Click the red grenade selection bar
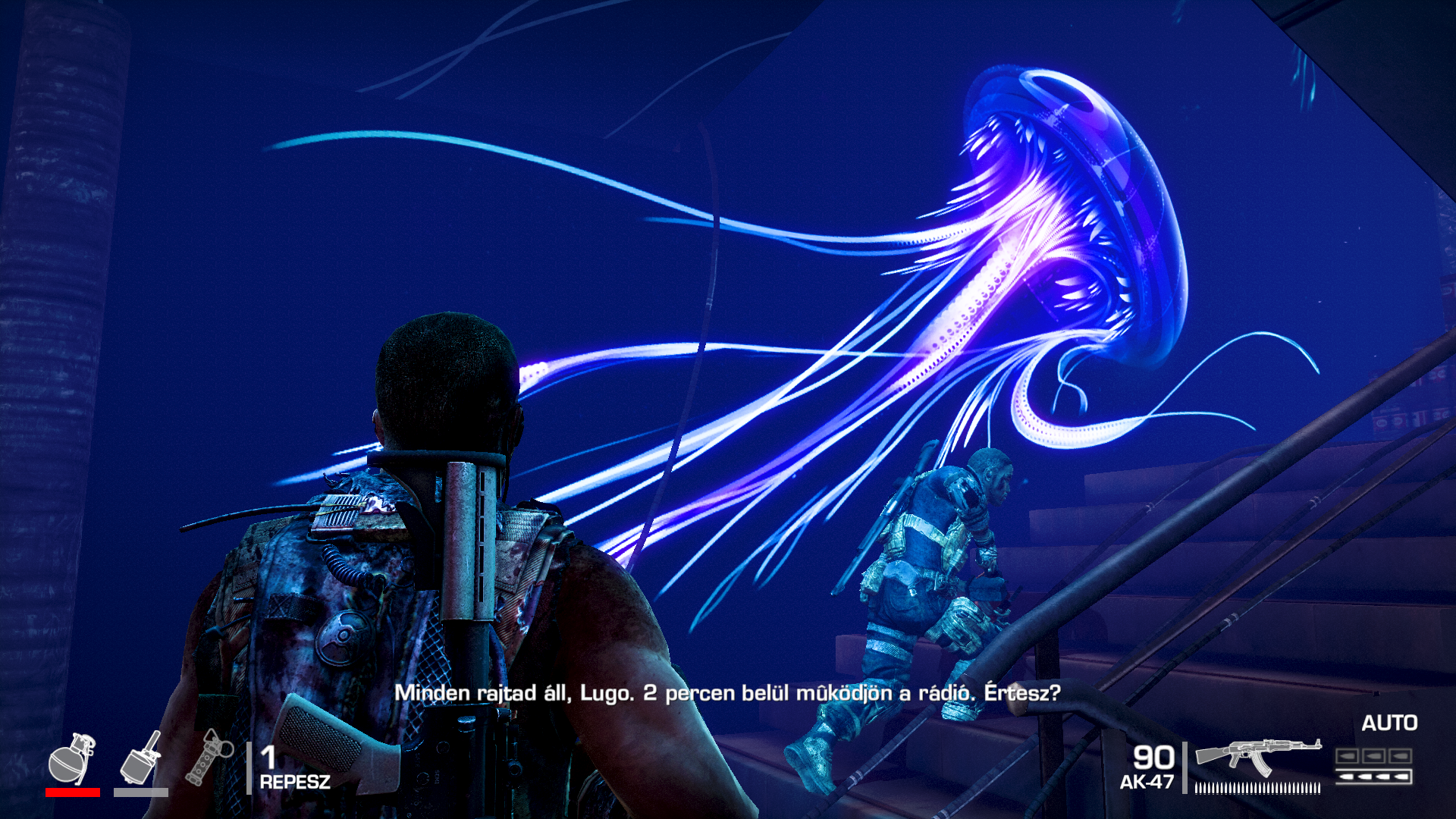This screenshot has width=1456, height=819. [x=74, y=794]
